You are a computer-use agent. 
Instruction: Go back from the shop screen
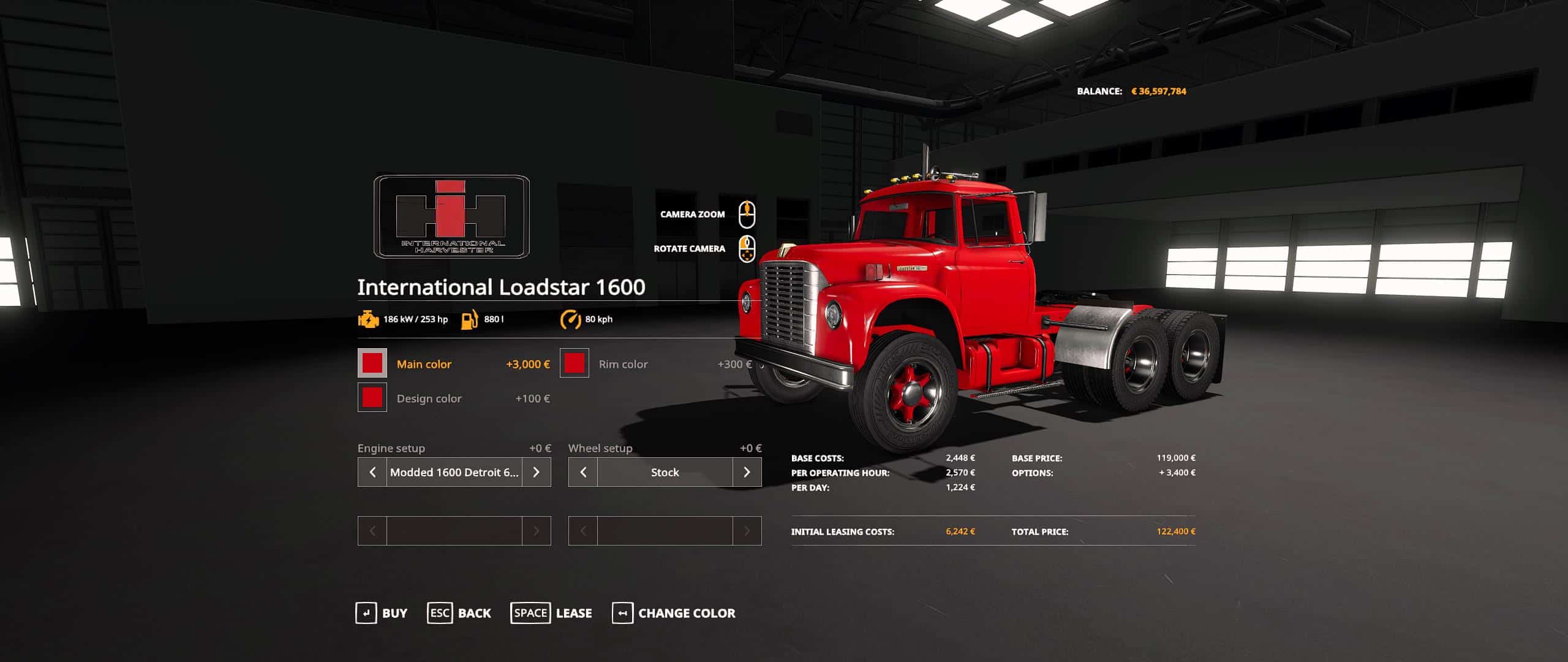[459, 613]
